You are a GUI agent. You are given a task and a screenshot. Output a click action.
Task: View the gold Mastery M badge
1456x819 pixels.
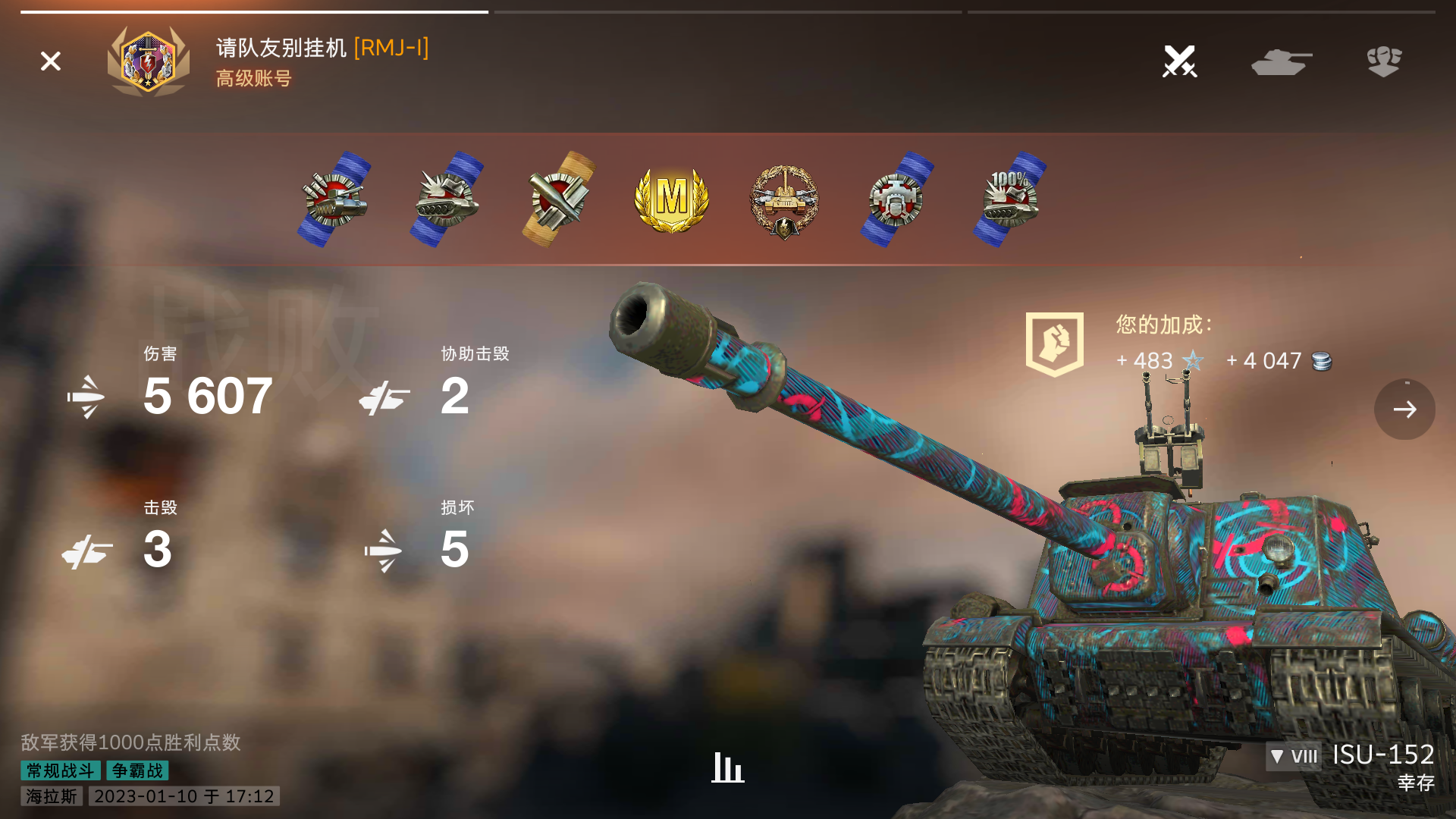tap(671, 199)
